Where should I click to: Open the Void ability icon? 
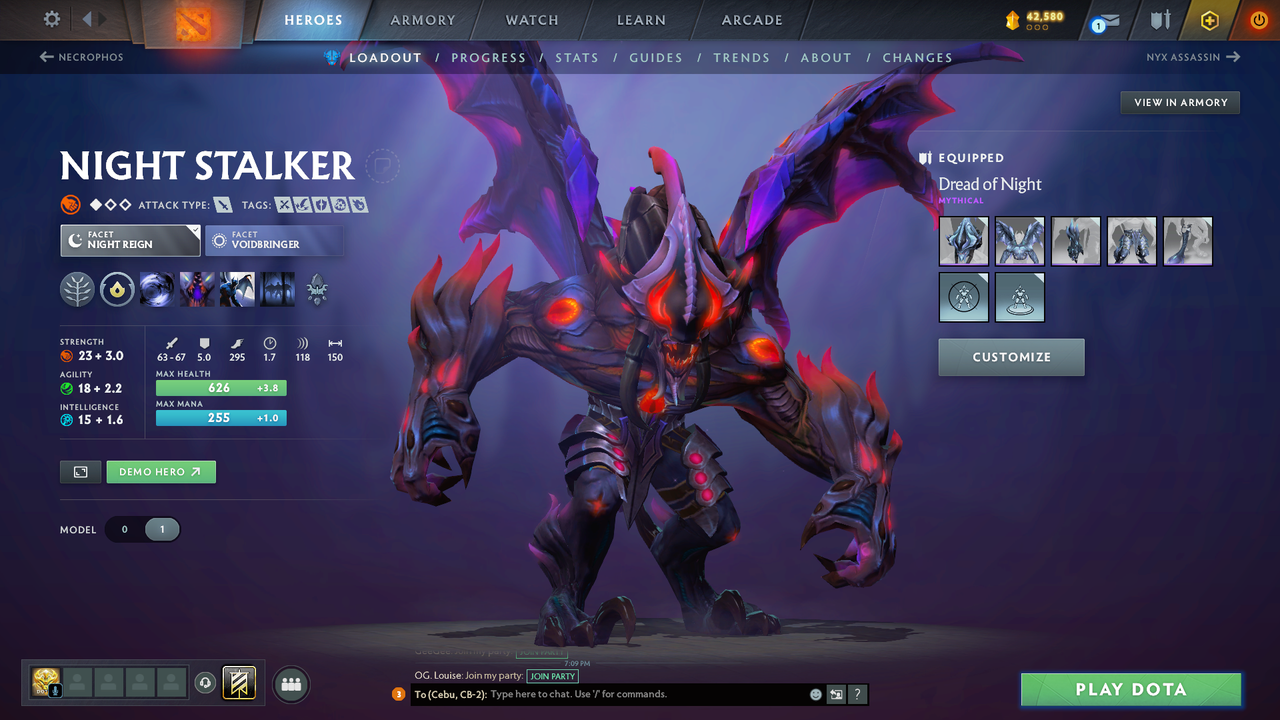pos(157,290)
